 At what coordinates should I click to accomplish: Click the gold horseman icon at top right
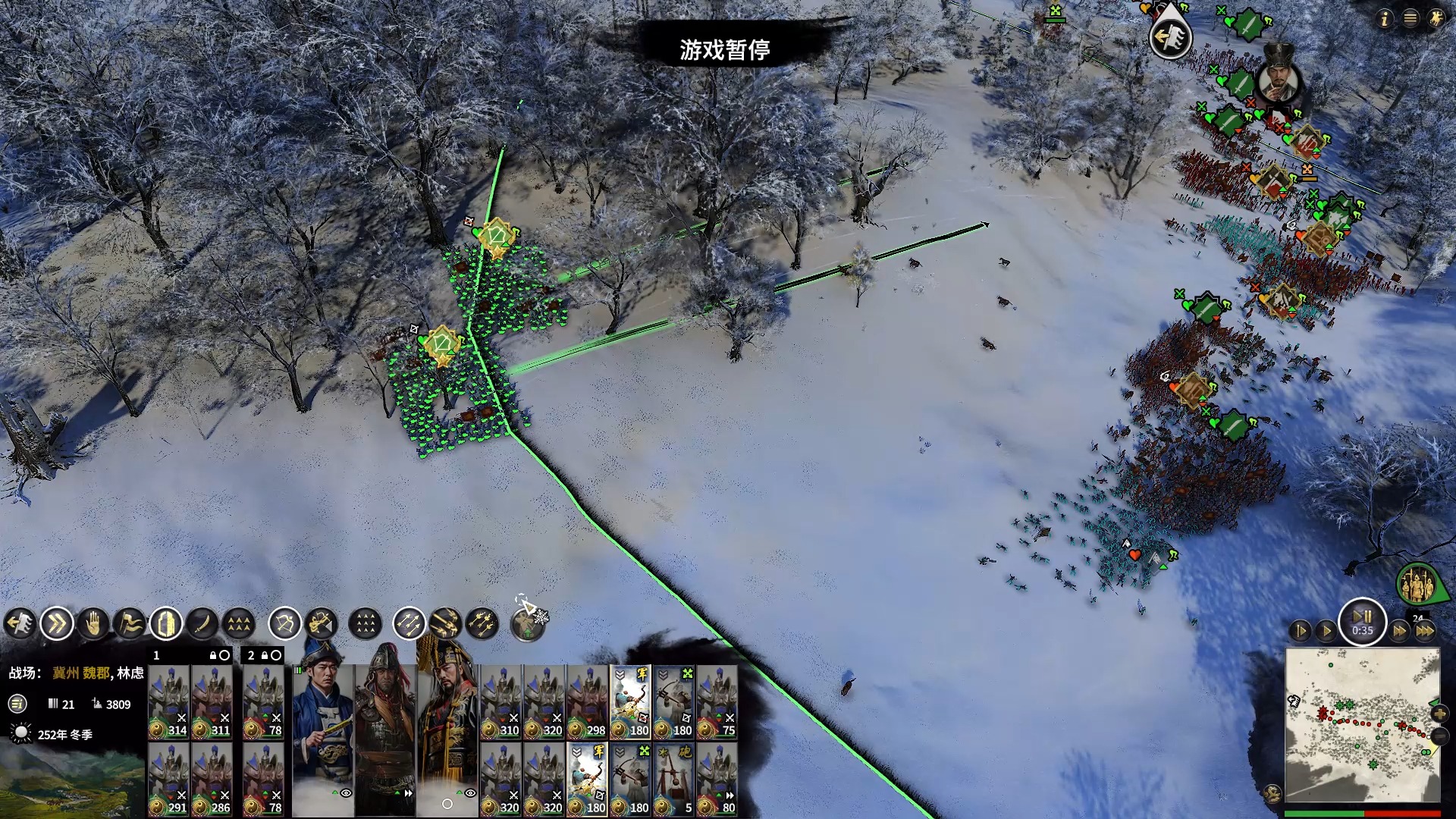tap(1436, 19)
